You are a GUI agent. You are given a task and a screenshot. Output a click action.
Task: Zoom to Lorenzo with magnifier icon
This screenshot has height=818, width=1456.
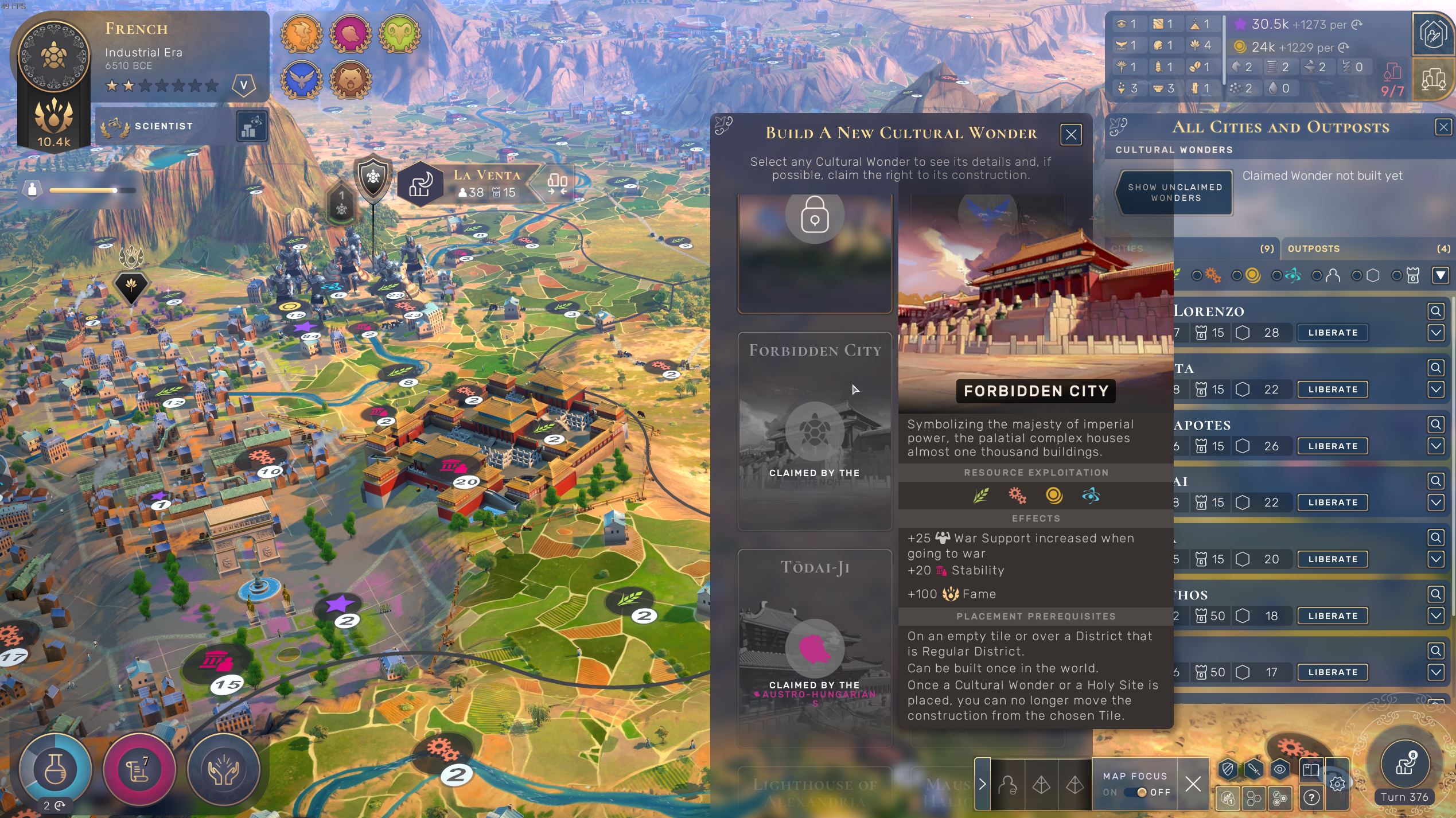tap(1435, 311)
